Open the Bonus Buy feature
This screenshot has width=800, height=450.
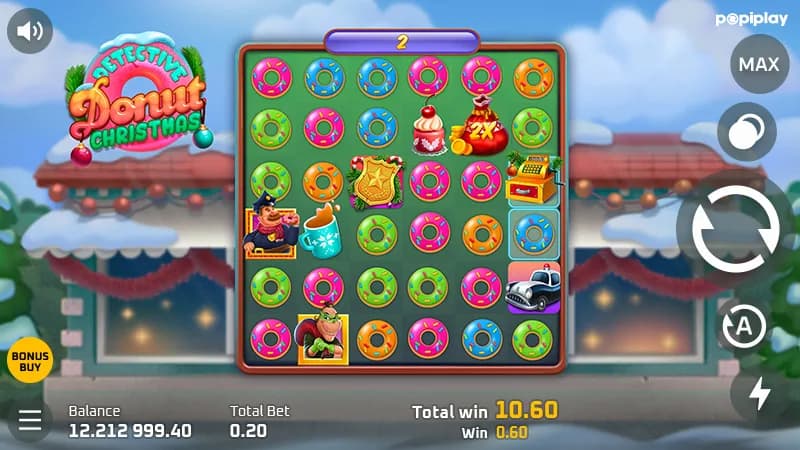(29, 360)
